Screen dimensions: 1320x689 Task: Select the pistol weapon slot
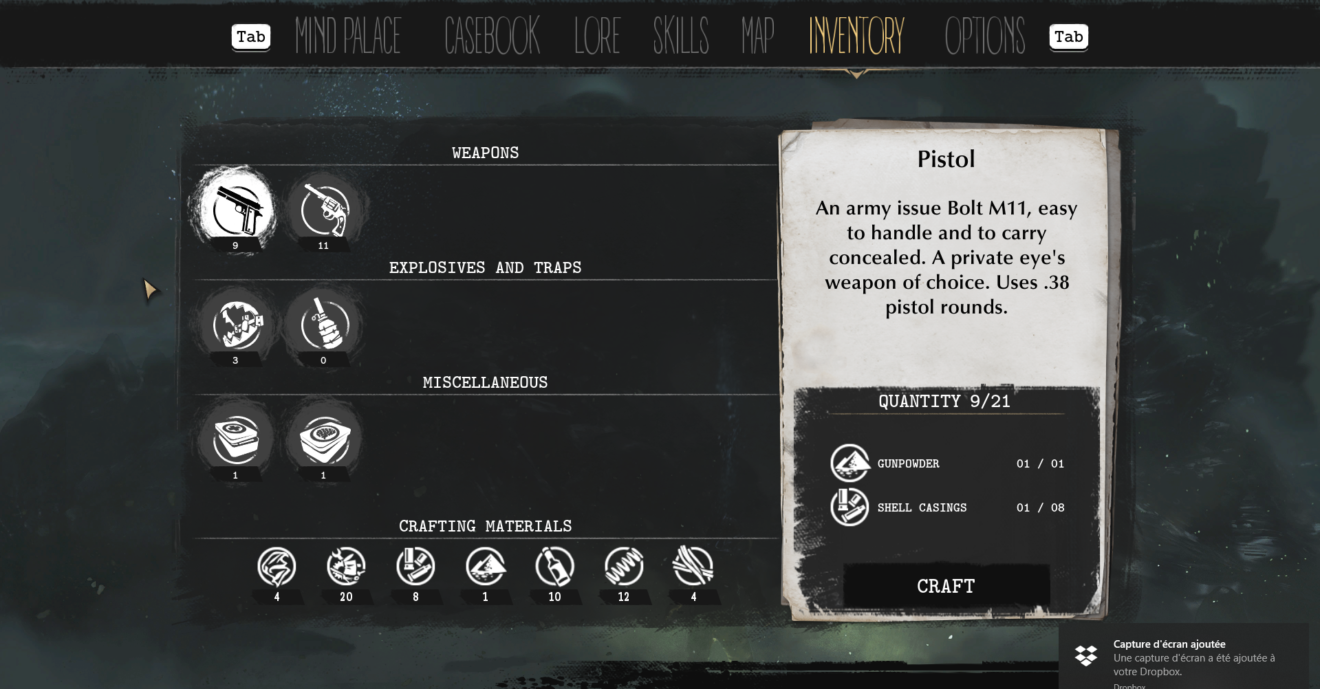point(236,207)
